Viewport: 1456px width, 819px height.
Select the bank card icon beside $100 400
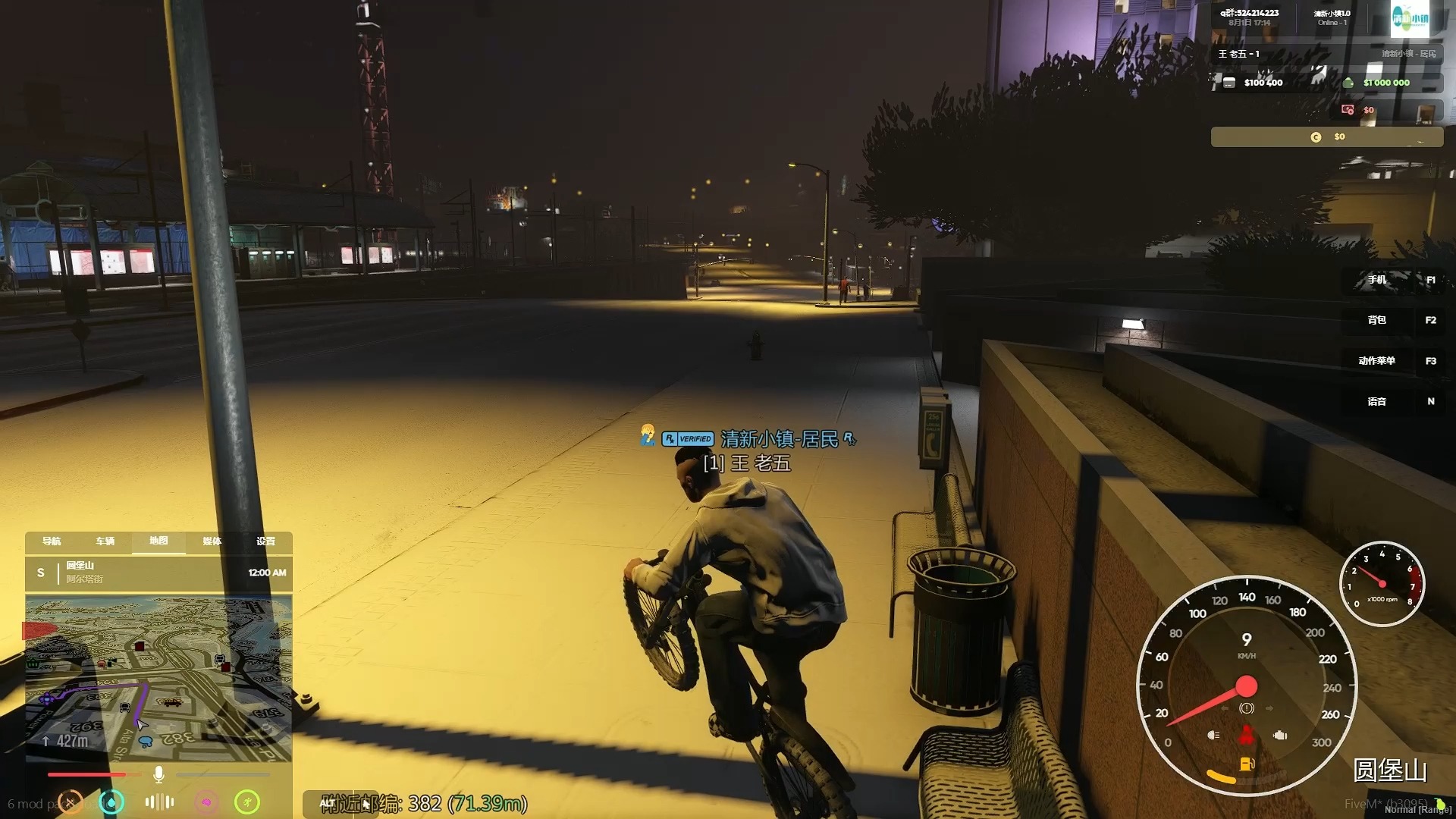(x=1228, y=82)
